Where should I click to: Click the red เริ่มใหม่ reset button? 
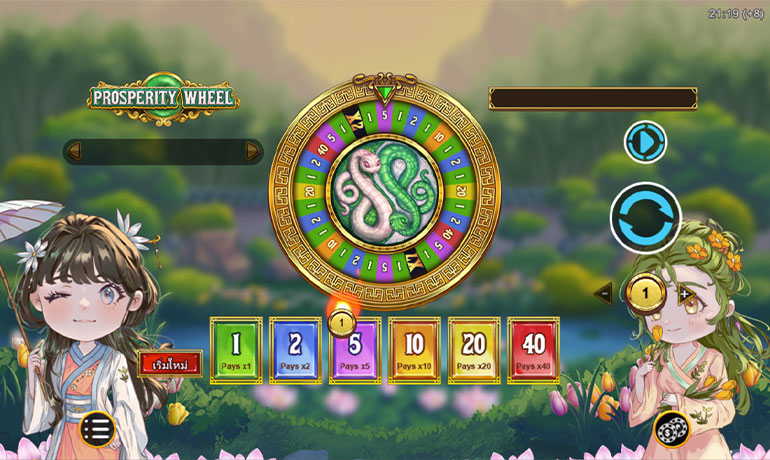[x=170, y=362]
